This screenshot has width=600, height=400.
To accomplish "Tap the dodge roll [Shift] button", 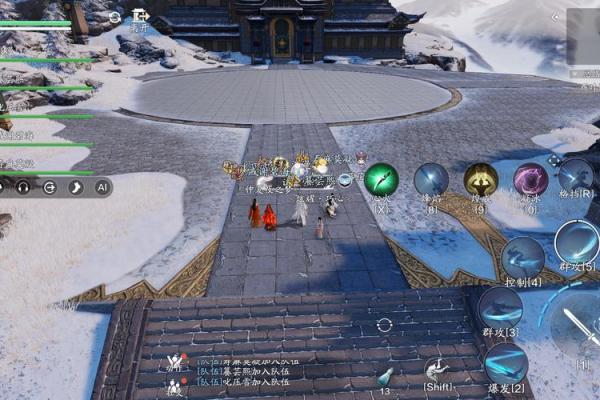I will tap(437, 371).
